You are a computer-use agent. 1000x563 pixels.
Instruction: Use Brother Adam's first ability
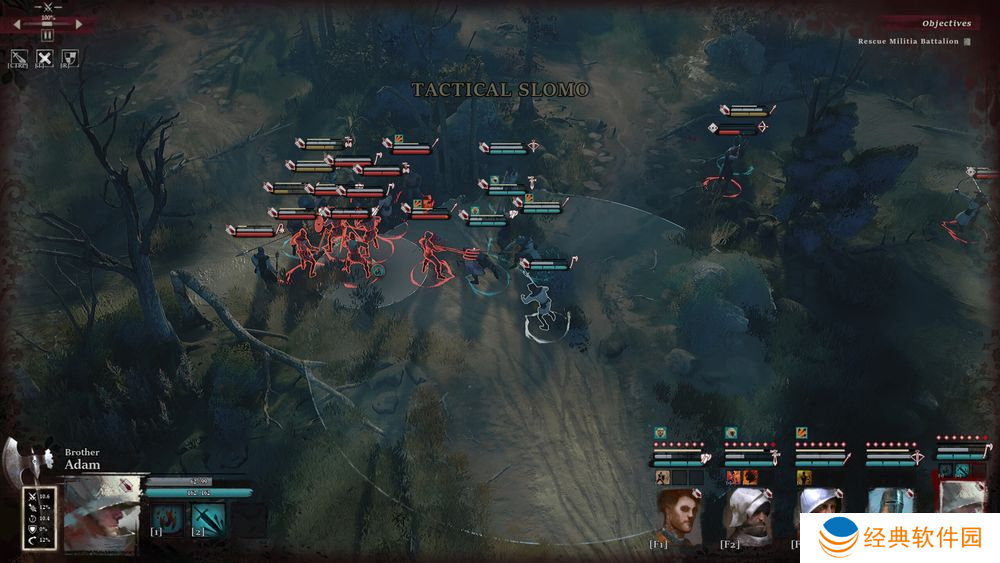tap(168, 518)
